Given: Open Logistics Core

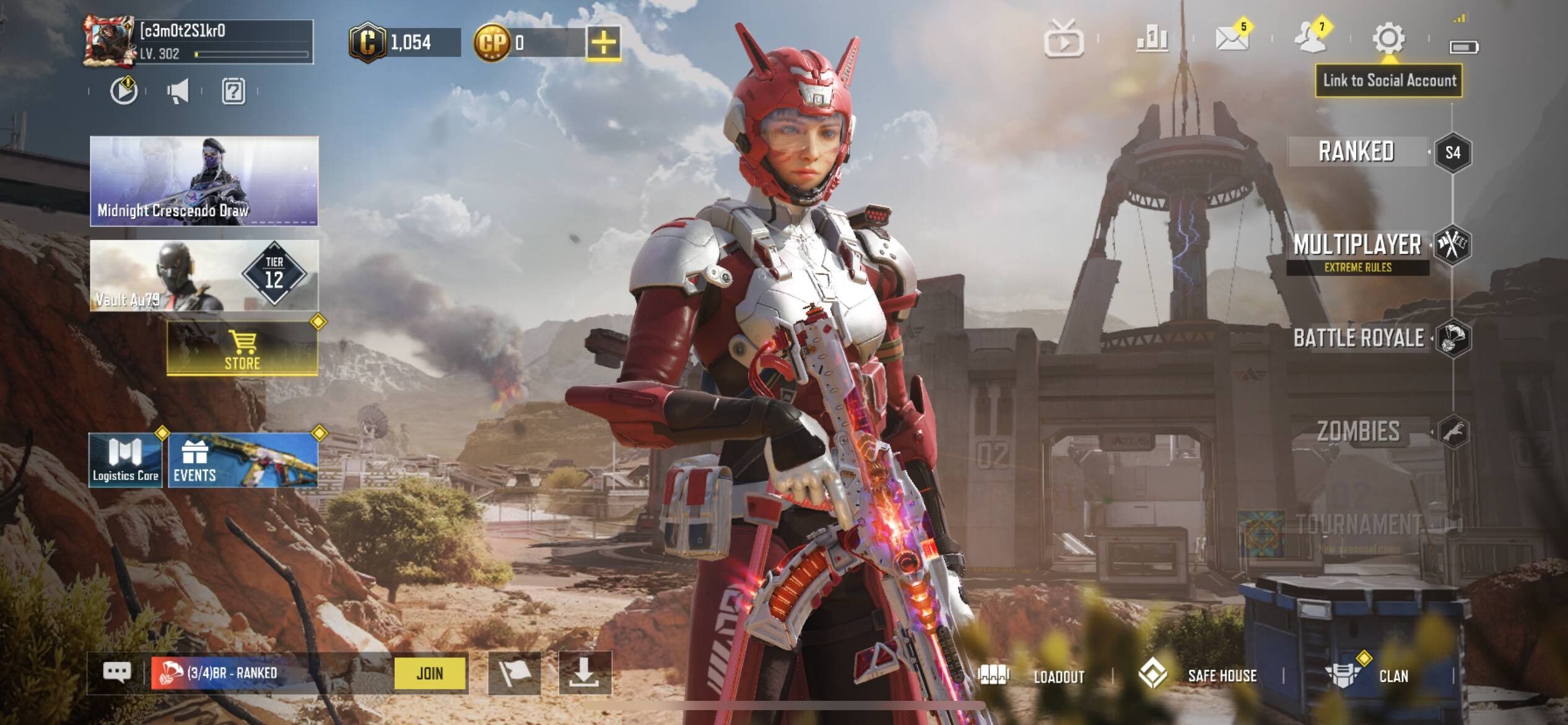Looking at the screenshot, I should [126, 460].
